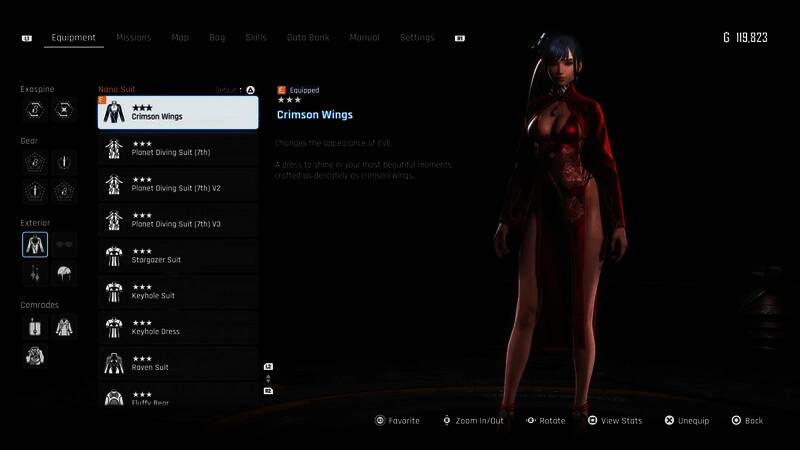Screen dimensions: 800x450
Task: Choose Planet Diving Suit (7th) V3
Action: (178, 220)
